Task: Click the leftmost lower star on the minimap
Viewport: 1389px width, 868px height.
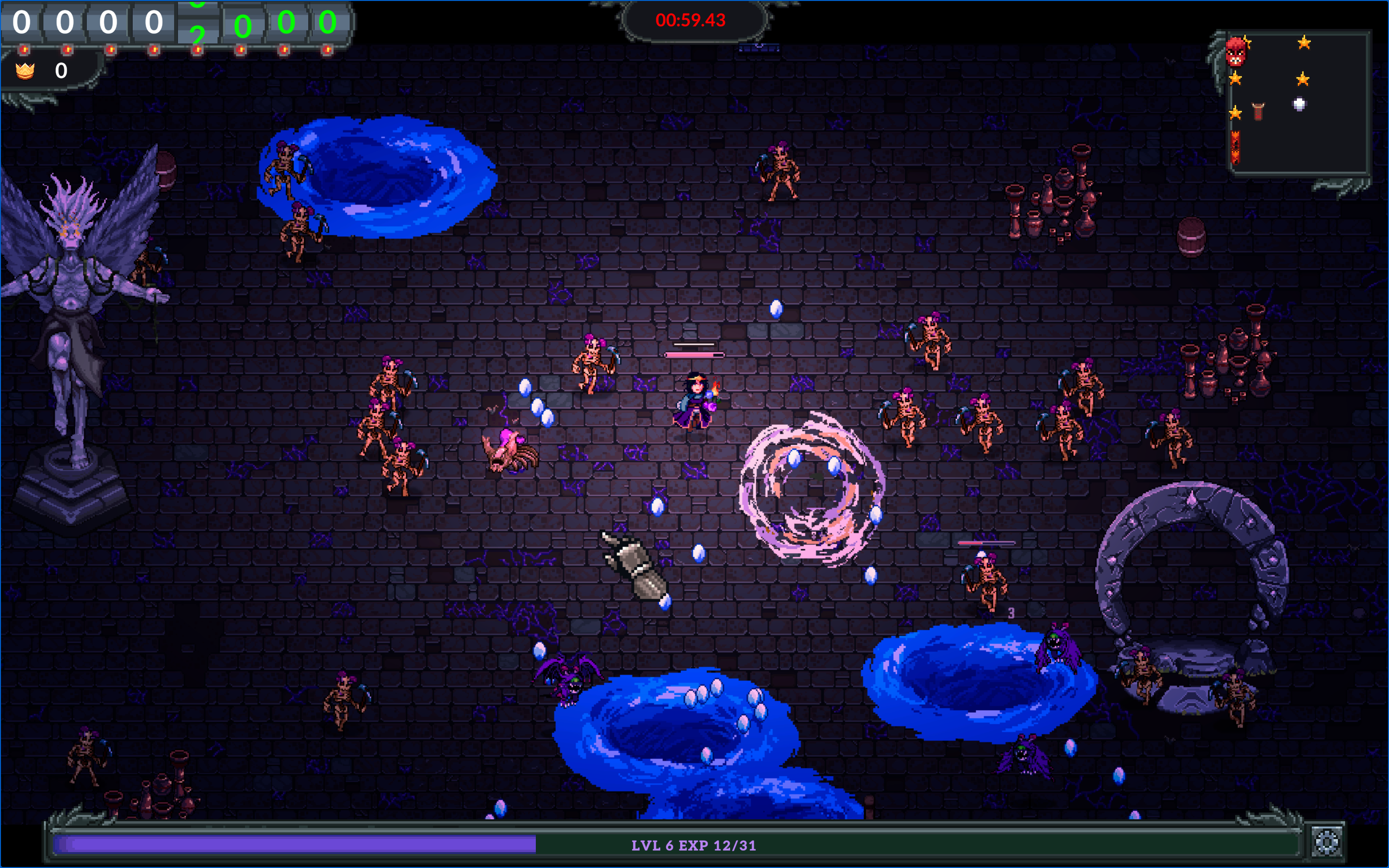Action: coord(1235,114)
